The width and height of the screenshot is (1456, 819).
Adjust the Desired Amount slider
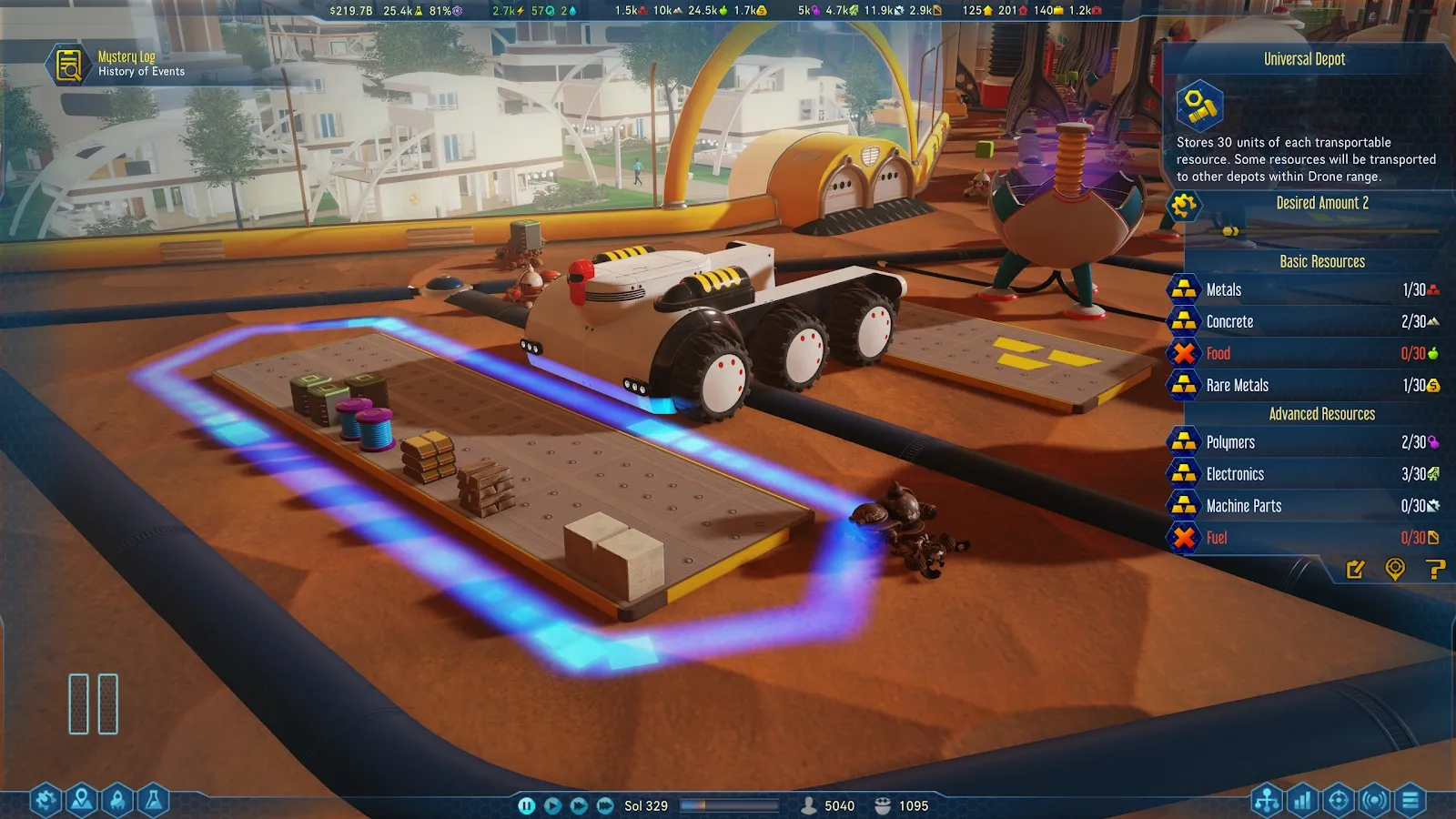click(1231, 231)
